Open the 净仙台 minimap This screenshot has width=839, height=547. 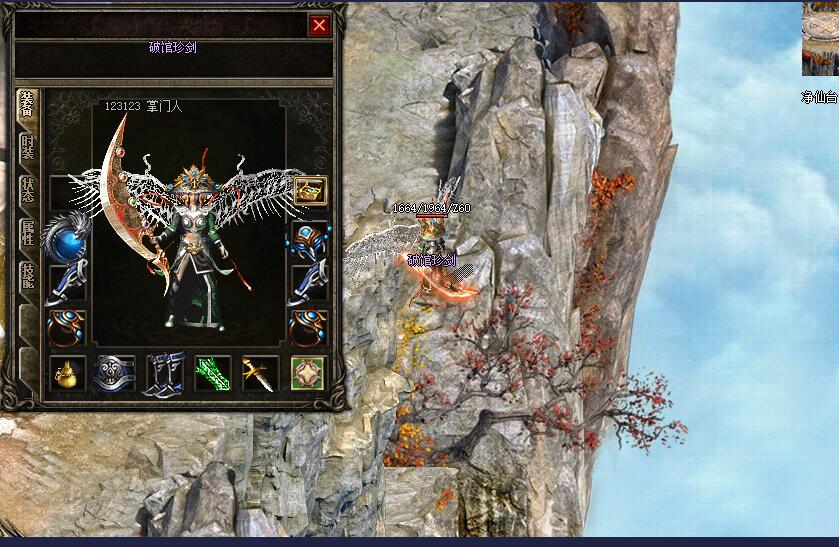click(820, 40)
